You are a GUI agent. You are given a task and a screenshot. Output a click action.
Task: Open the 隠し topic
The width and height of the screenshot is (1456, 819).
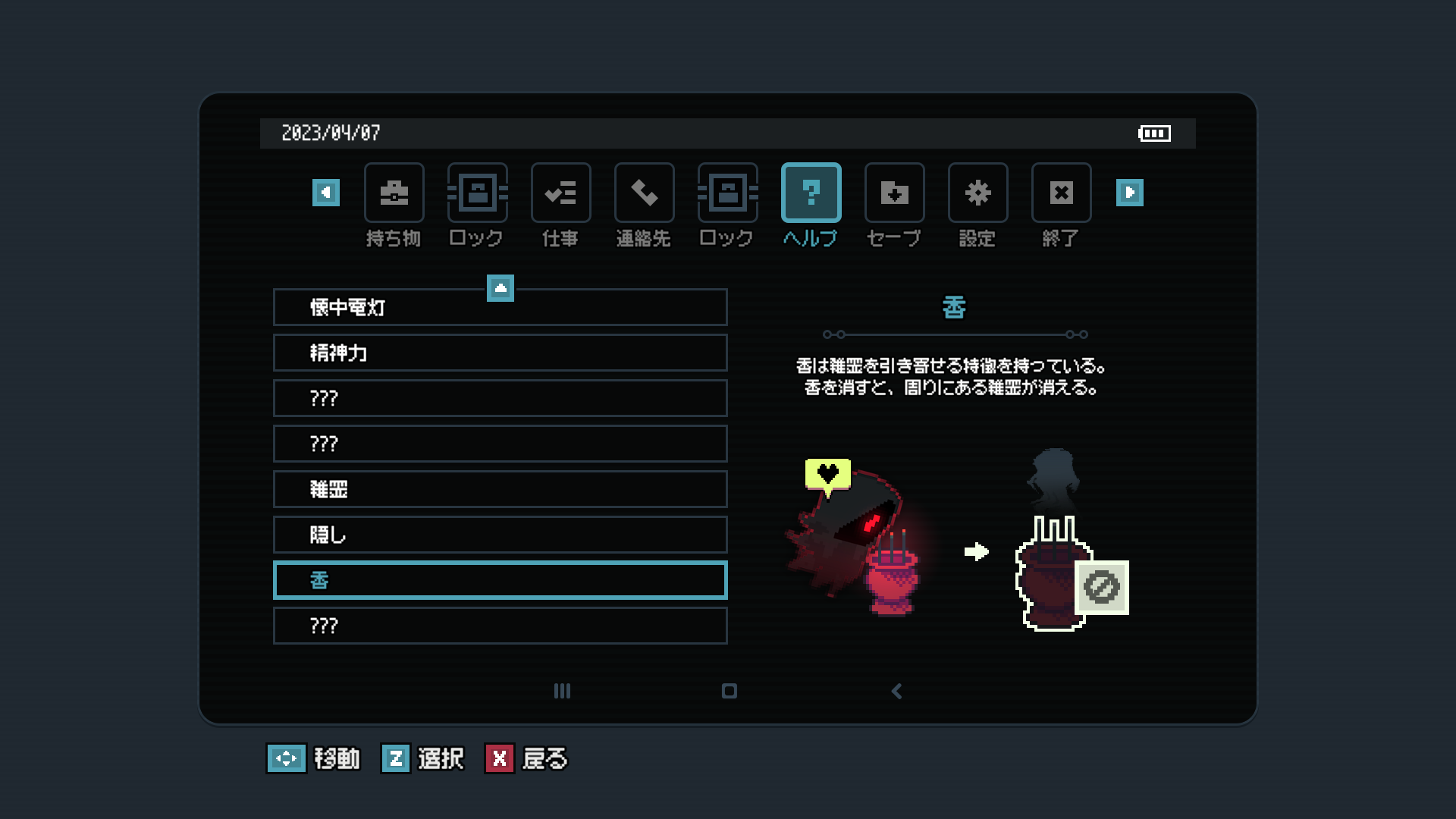tap(500, 535)
